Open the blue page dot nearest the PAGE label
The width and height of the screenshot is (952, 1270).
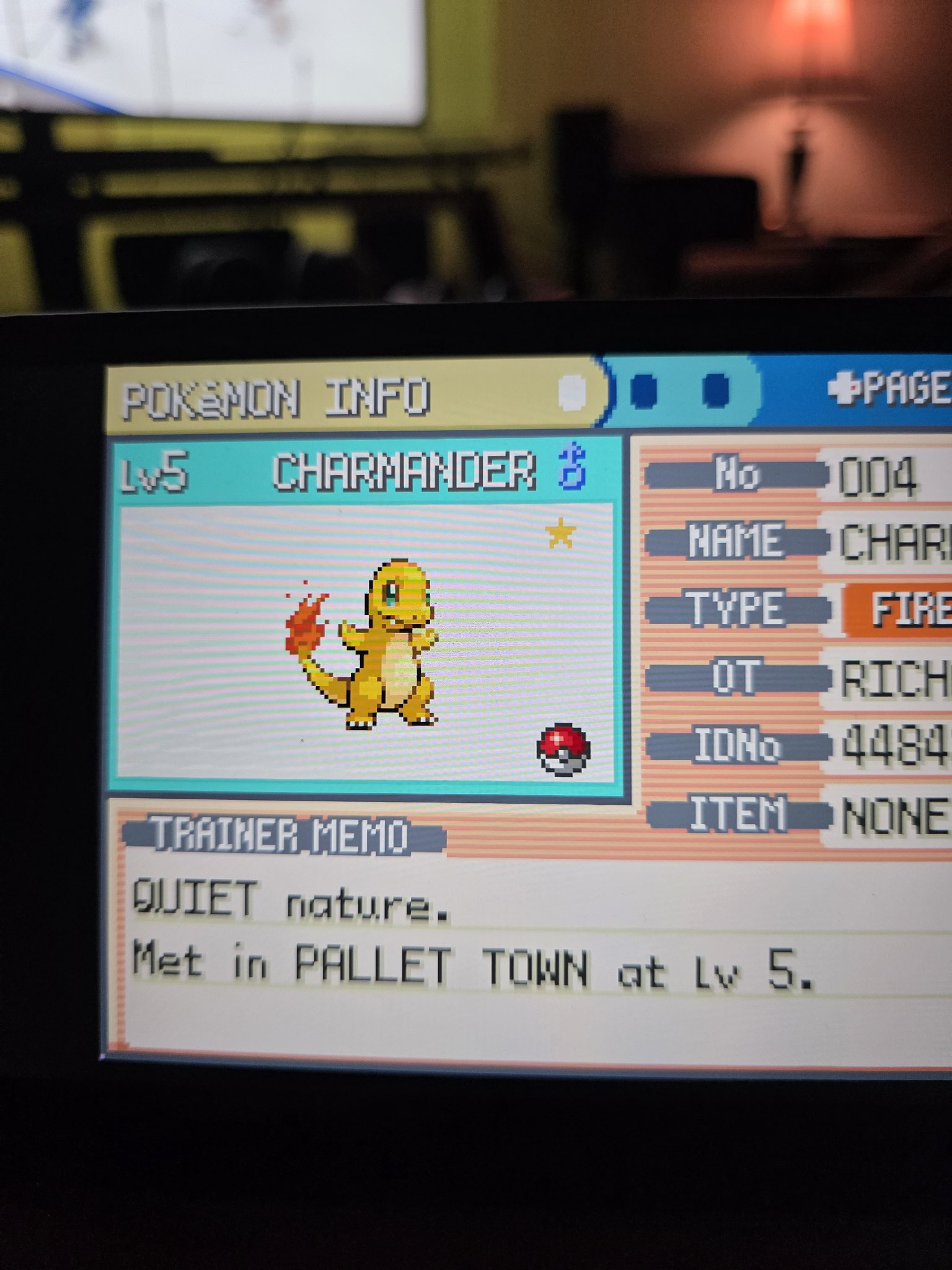click(x=716, y=390)
